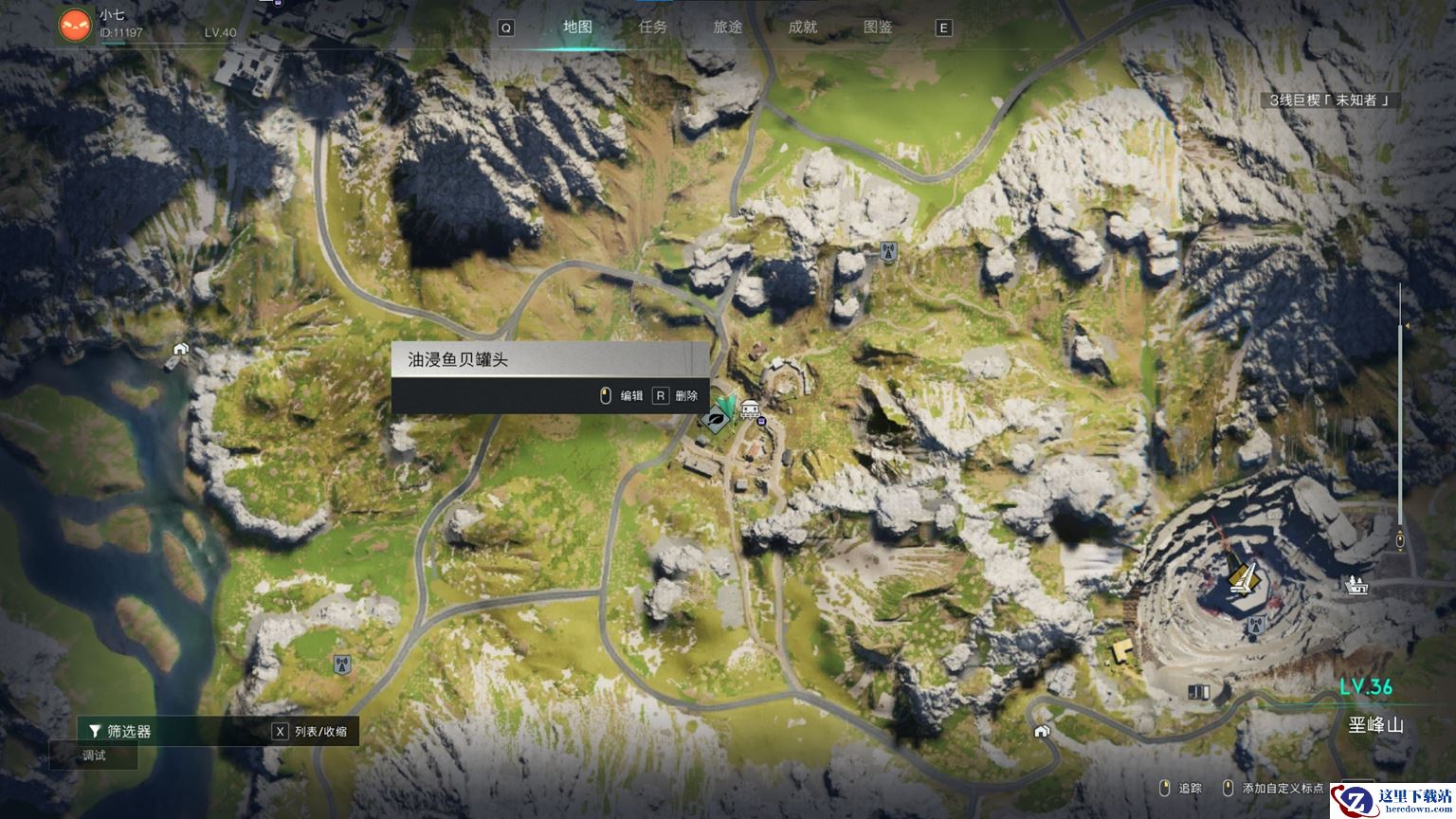1456x819 pixels.
Task: Select the 油浸鱼贝罐头 custom leaf marker
Action: pos(718,416)
